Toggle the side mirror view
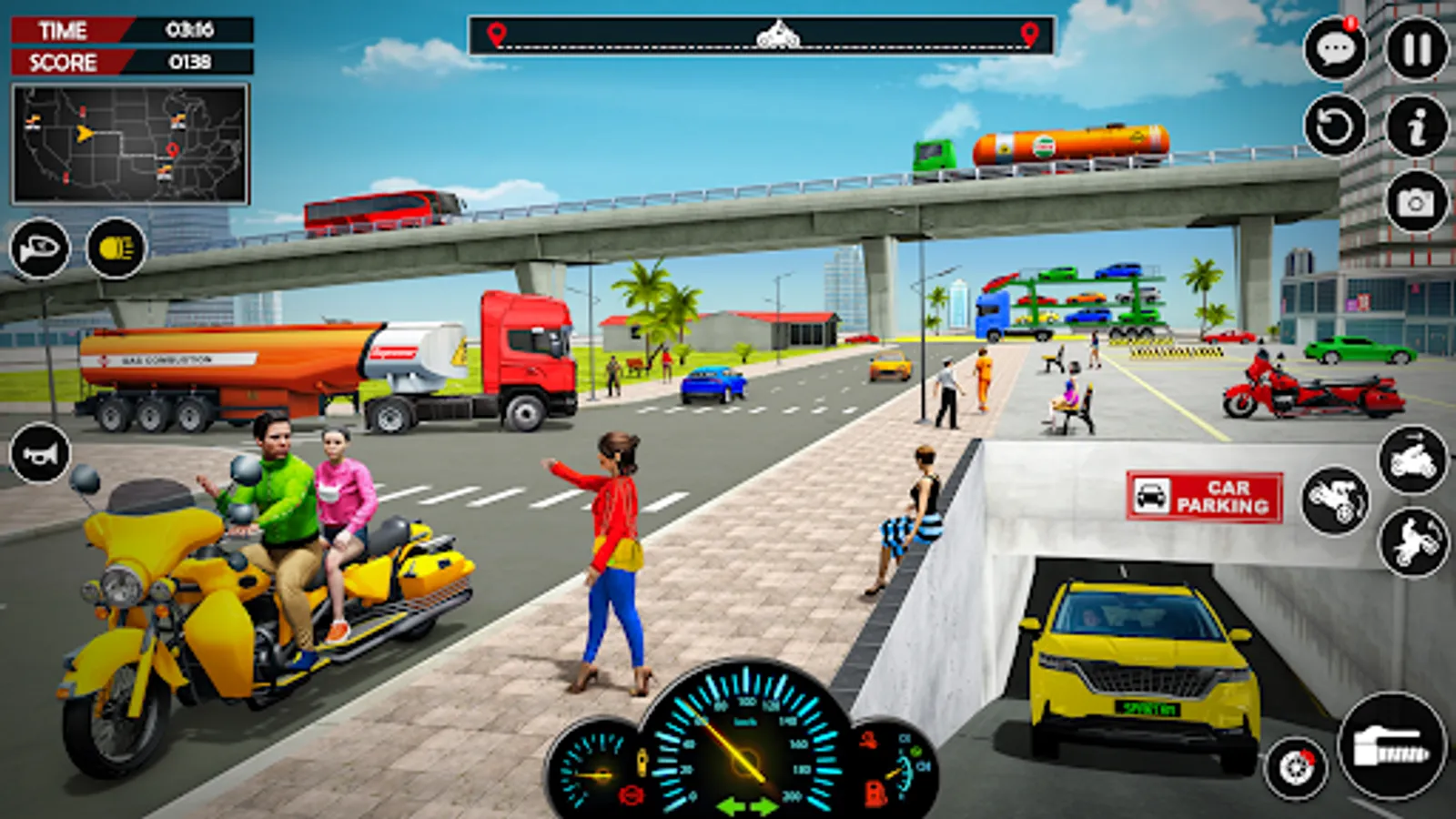This screenshot has width=1456, height=819. tap(40, 248)
